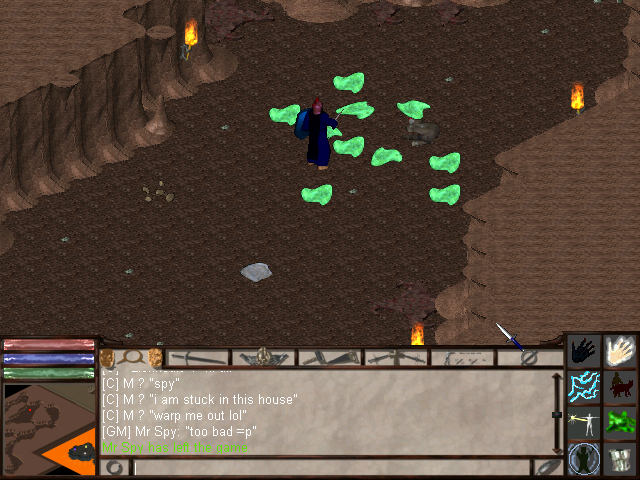Click the winged emblem toolbar icon
Image resolution: width=640 pixels, height=480 pixels.
[264, 357]
